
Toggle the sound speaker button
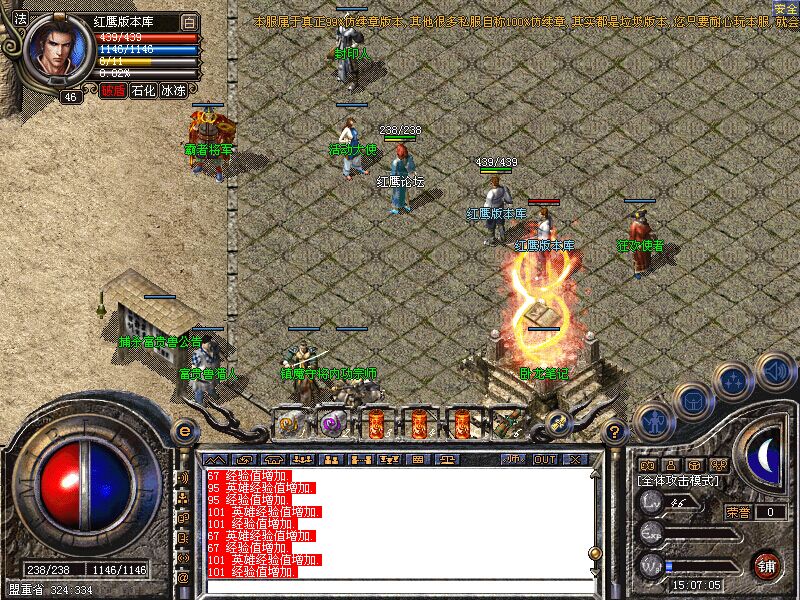click(775, 372)
